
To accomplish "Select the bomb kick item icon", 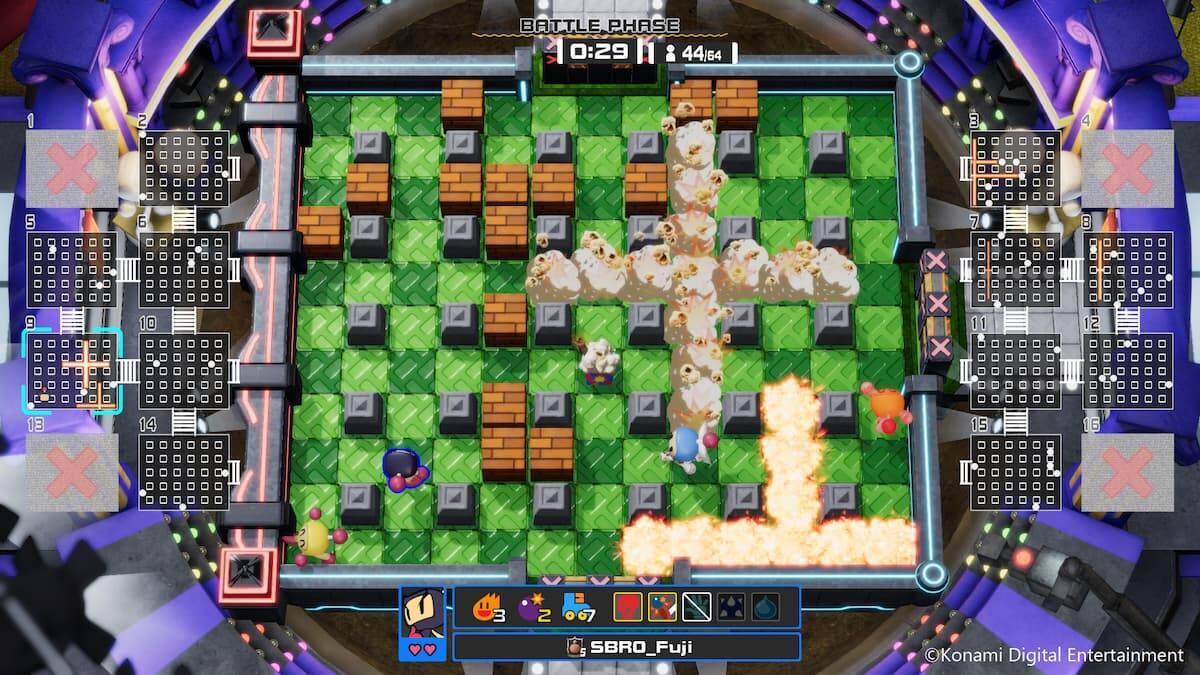I will click(x=661, y=606).
